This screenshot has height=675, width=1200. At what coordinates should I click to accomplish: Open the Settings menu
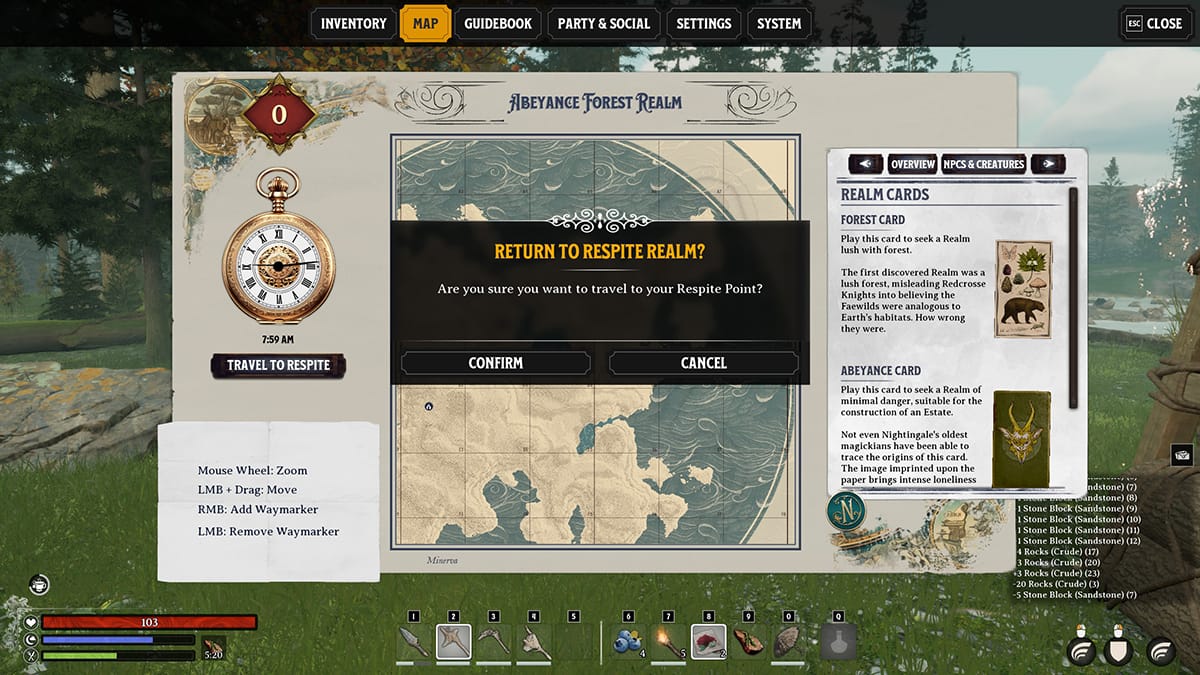(x=703, y=24)
